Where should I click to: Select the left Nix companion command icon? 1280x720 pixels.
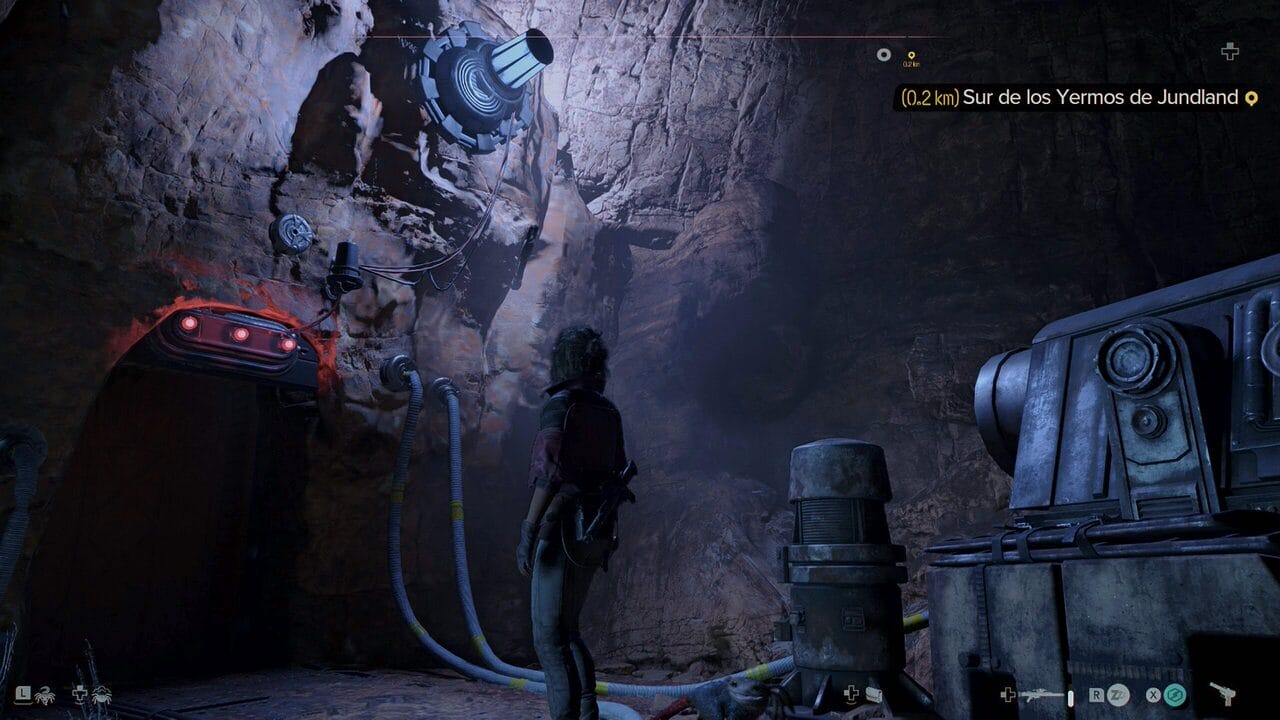coord(47,693)
